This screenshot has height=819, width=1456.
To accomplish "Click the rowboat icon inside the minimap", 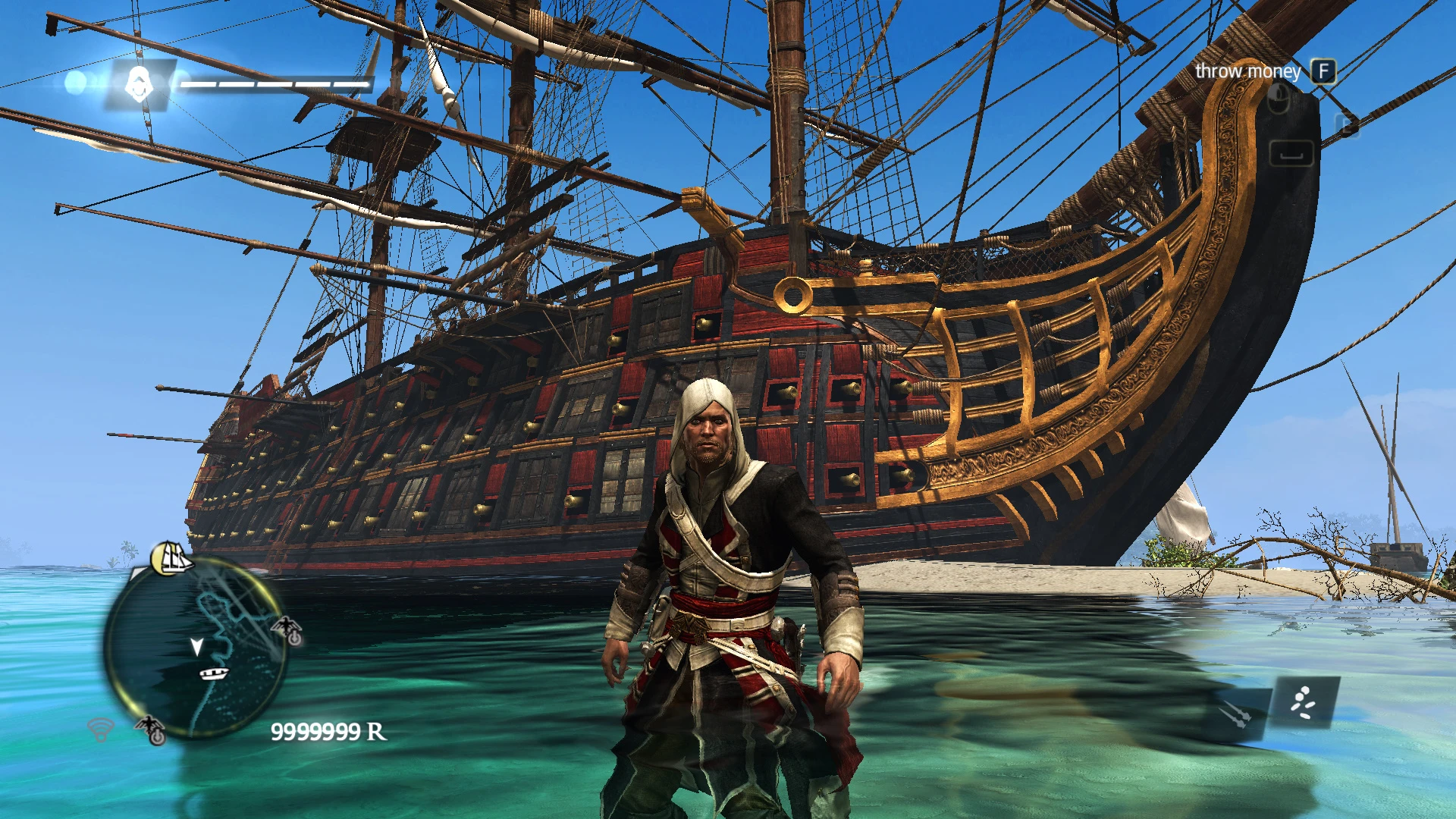I will pos(214,673).
